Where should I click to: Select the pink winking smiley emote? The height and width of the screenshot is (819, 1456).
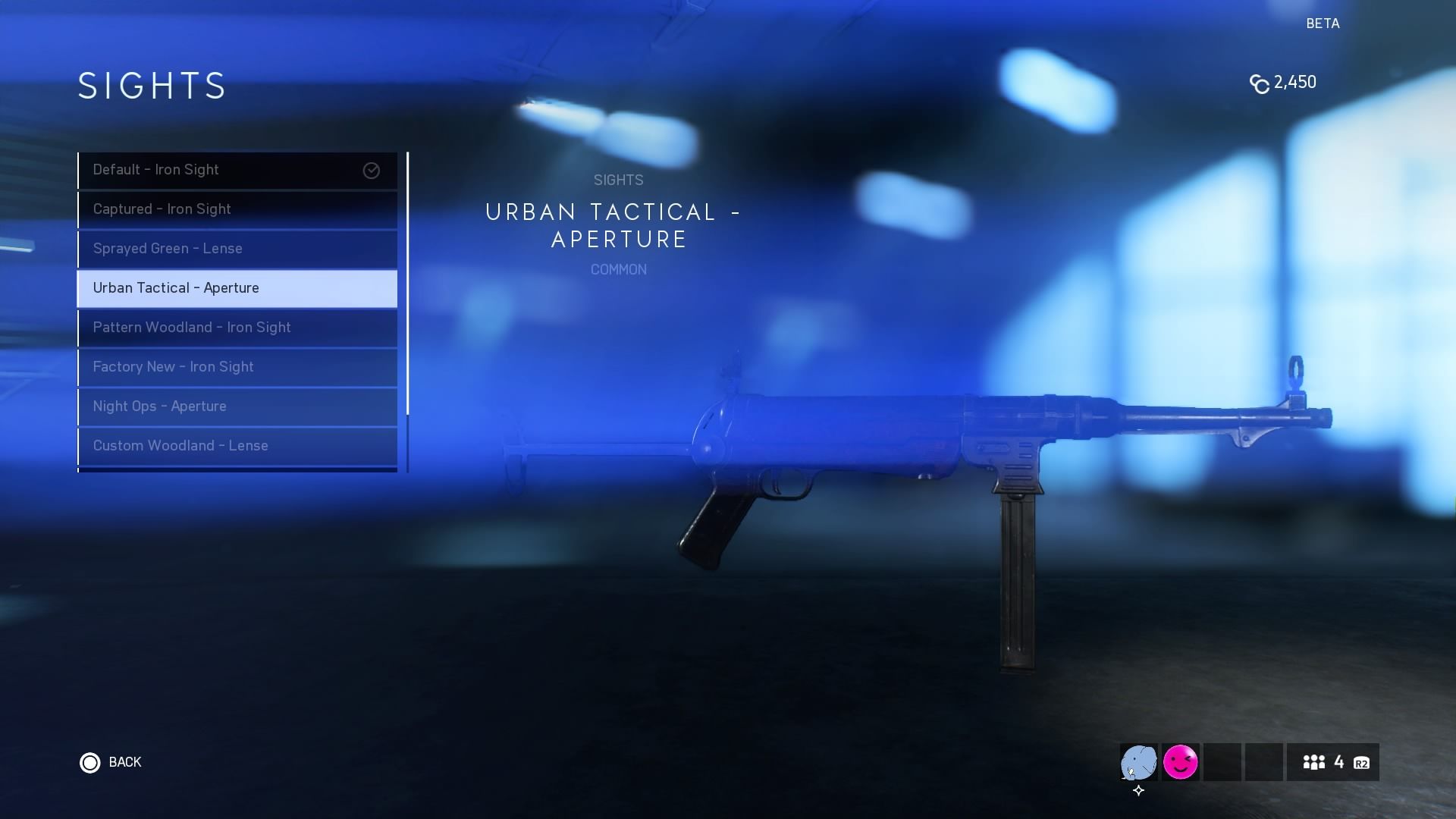[x=1181, y=762]
